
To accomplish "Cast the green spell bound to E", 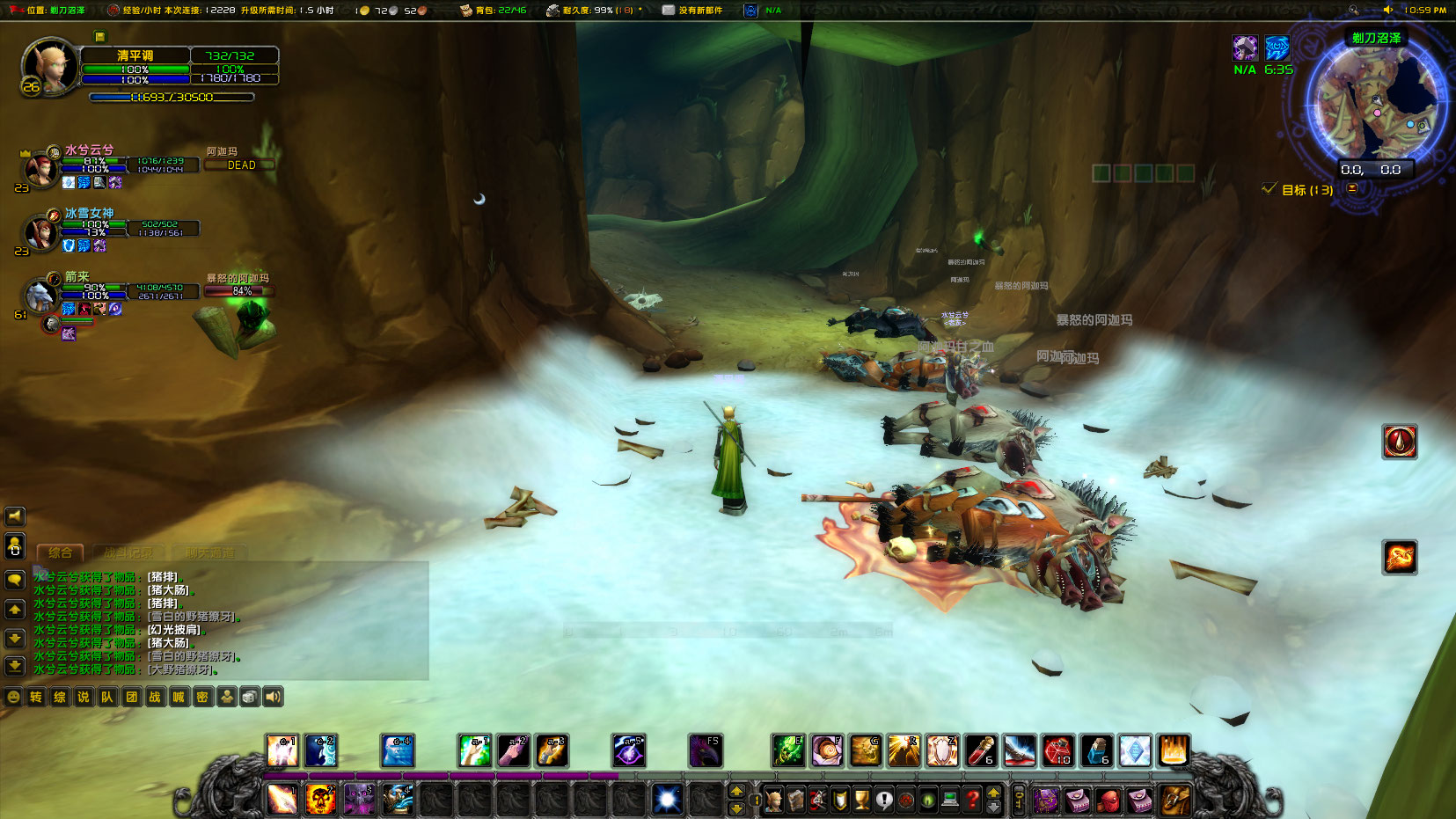I will 787,750.
